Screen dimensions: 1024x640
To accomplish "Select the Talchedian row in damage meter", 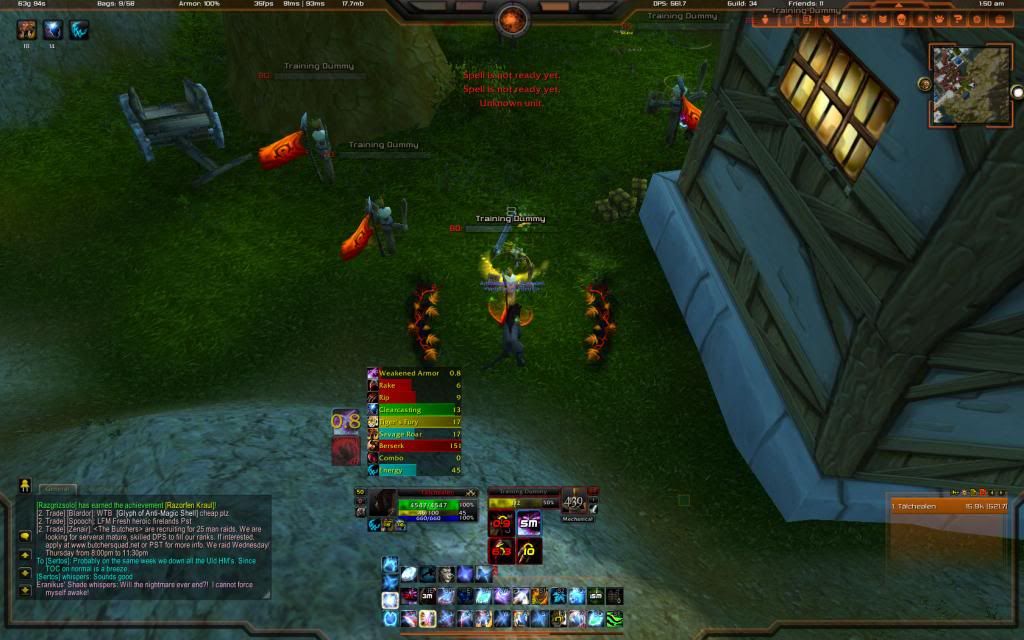I will (948, 507).
